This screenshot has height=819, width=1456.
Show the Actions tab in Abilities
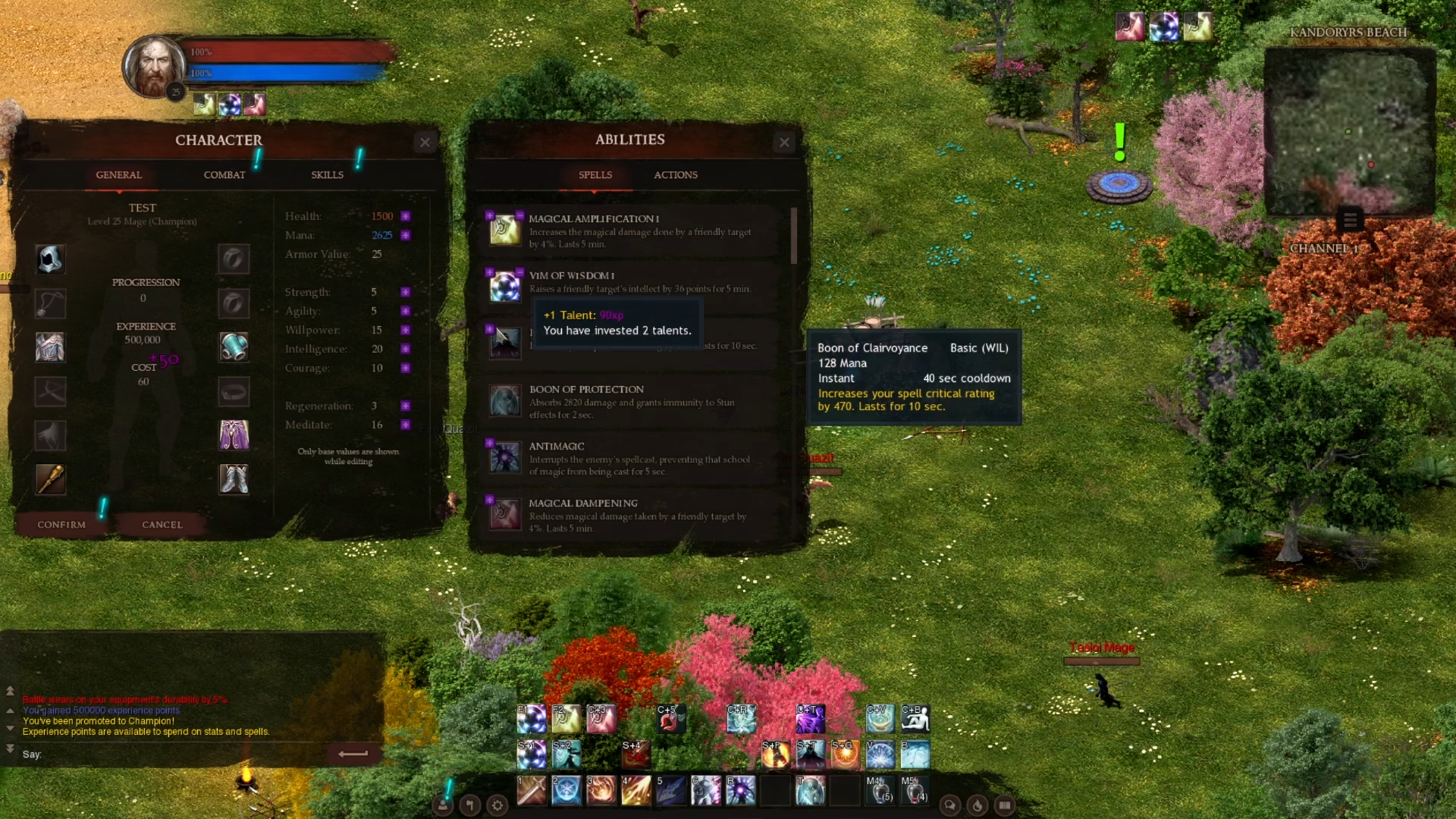(x=676, y=174)
